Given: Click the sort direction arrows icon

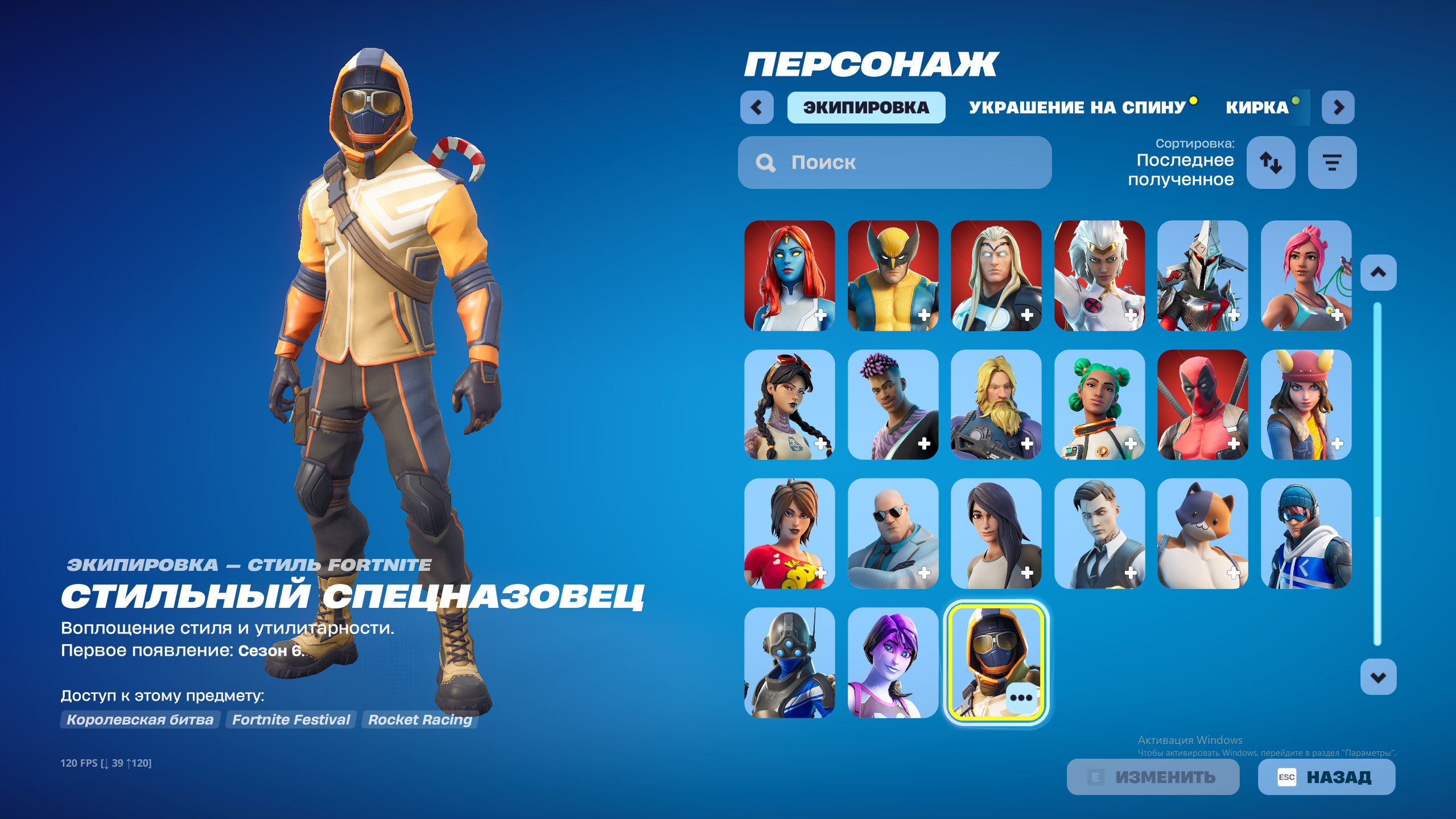Looking at the screenshot, I should (x=1271, y=163).
